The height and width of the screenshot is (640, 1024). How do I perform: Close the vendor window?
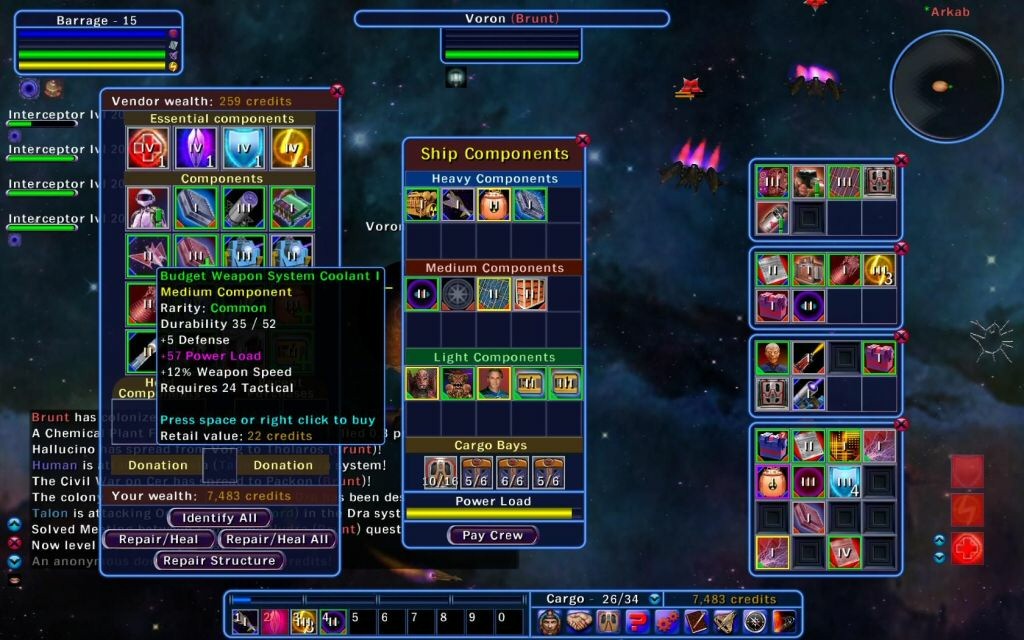tap(337, 91)
